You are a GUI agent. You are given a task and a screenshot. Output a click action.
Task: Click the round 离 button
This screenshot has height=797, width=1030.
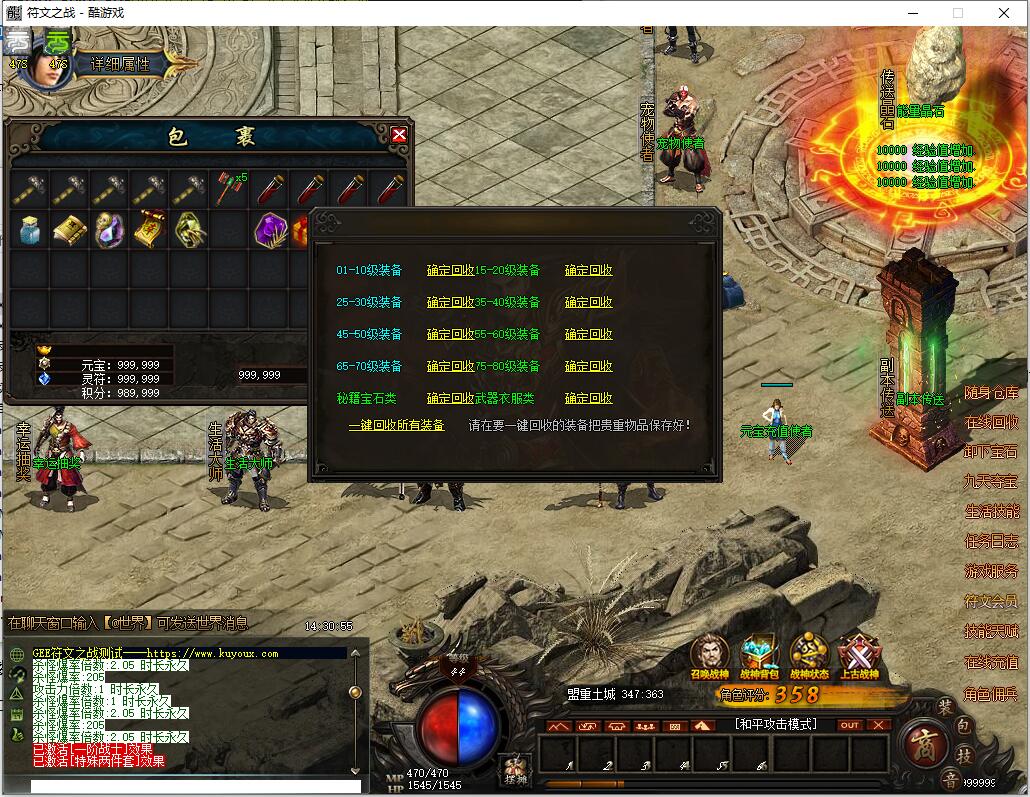pyautogui.click(x=921, y=745)
